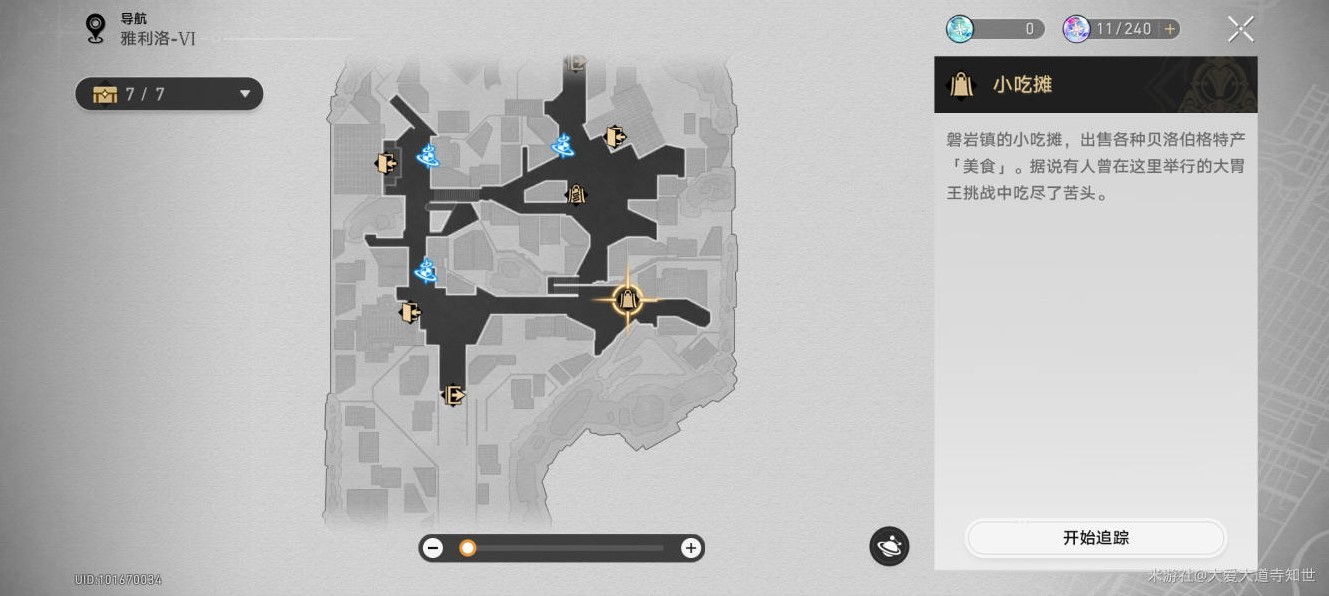Select the unhighlighted shop marker on the map

577,194
